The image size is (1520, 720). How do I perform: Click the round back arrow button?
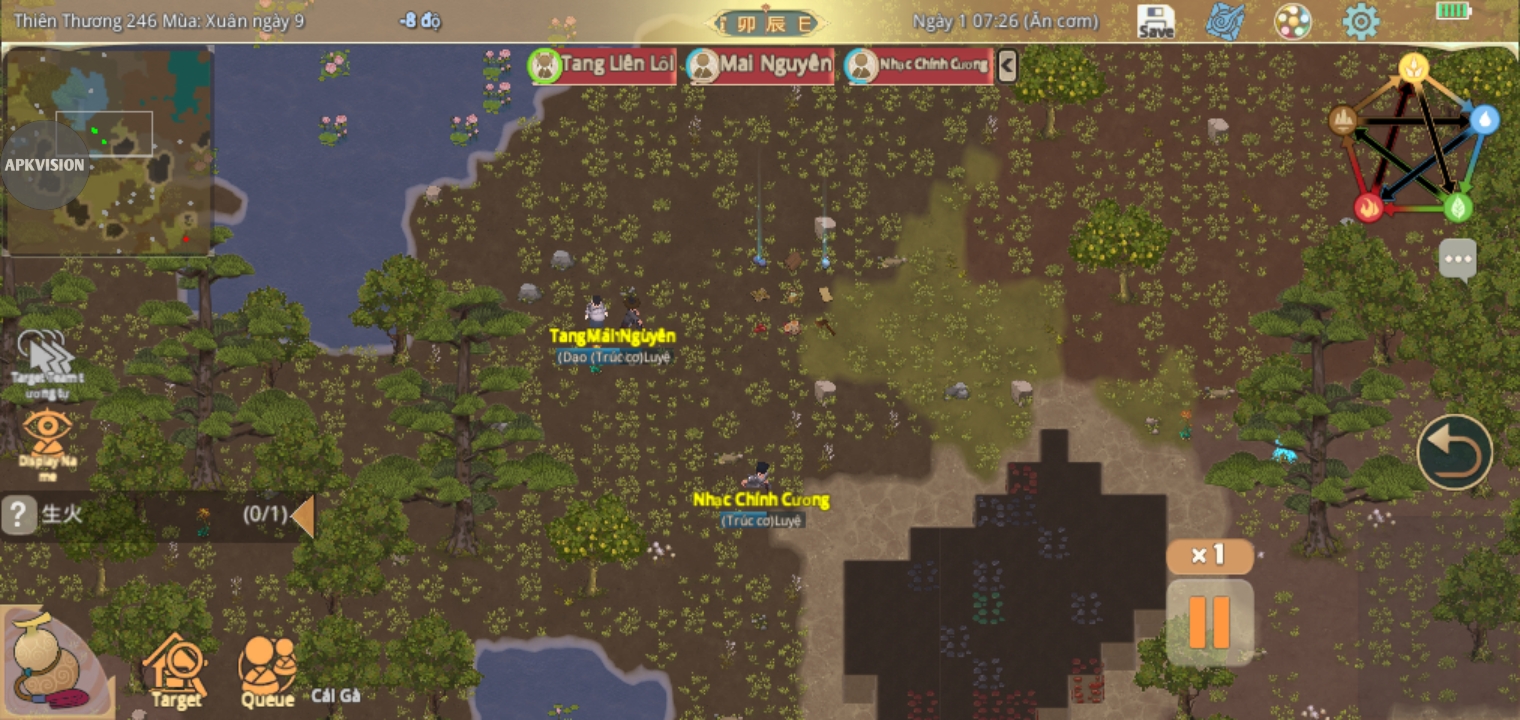(x=1454, y=452)
